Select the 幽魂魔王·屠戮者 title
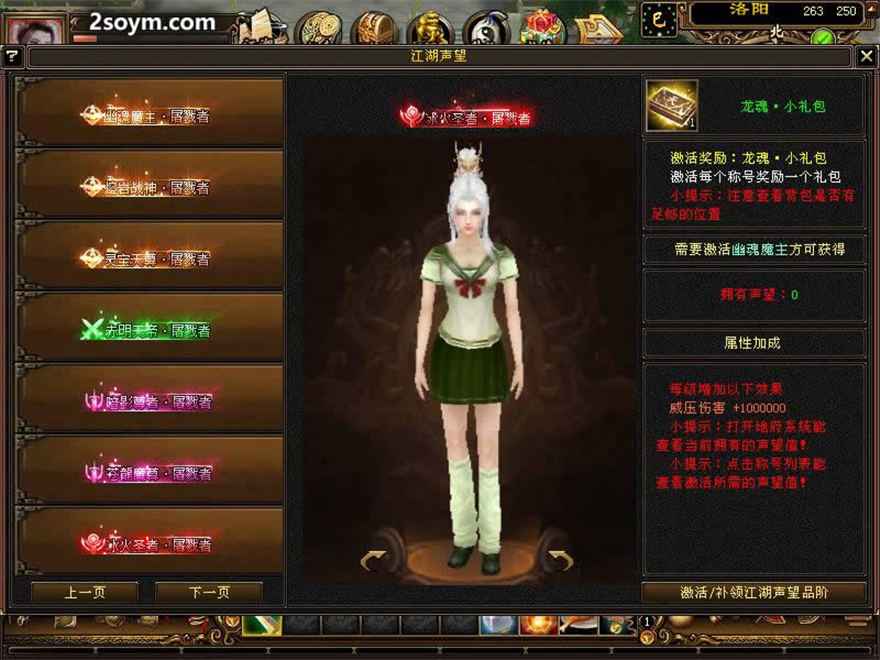The image size is (880, 660). (150, 115)
